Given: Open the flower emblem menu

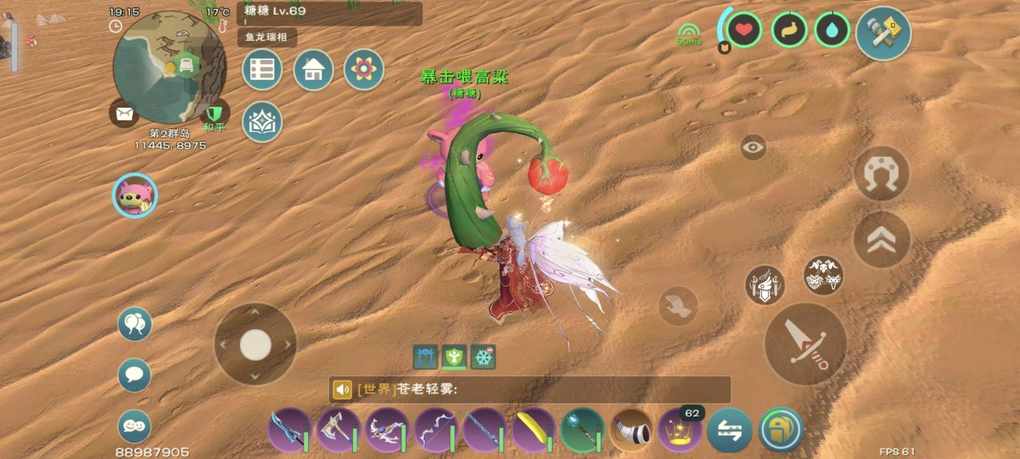Looking at the screenshot, I should coord(364,70).
